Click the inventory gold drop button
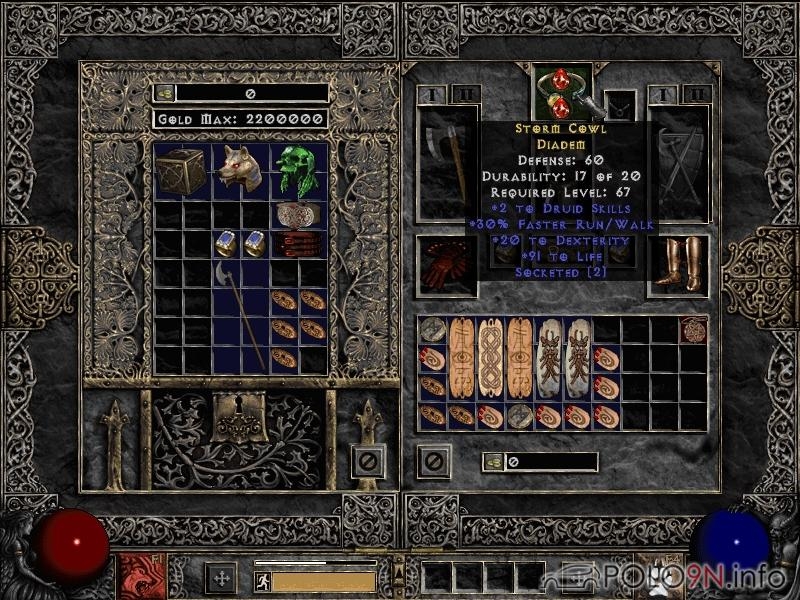 (492, 462)
